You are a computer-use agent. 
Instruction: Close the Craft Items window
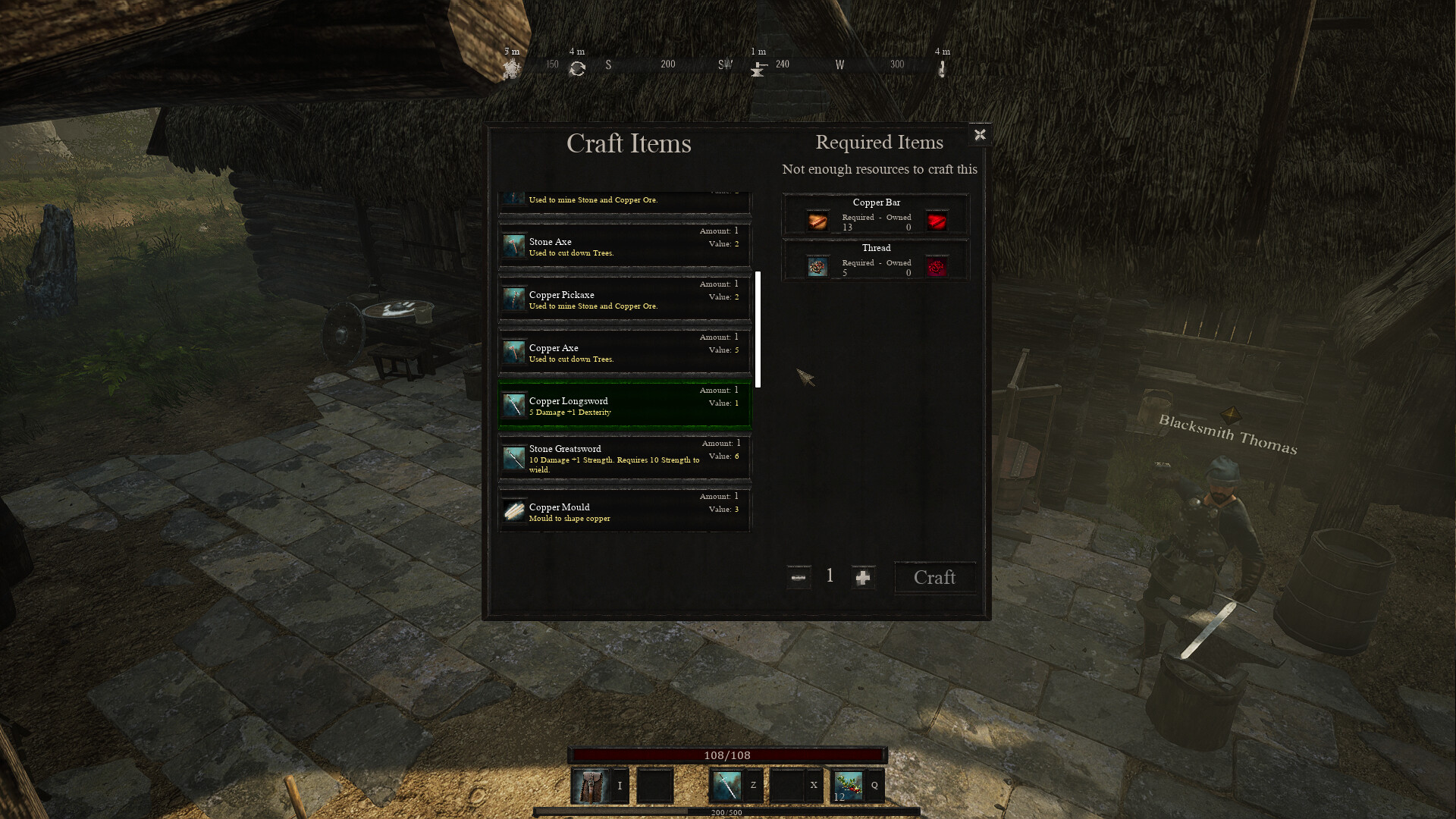coord(980,135)
